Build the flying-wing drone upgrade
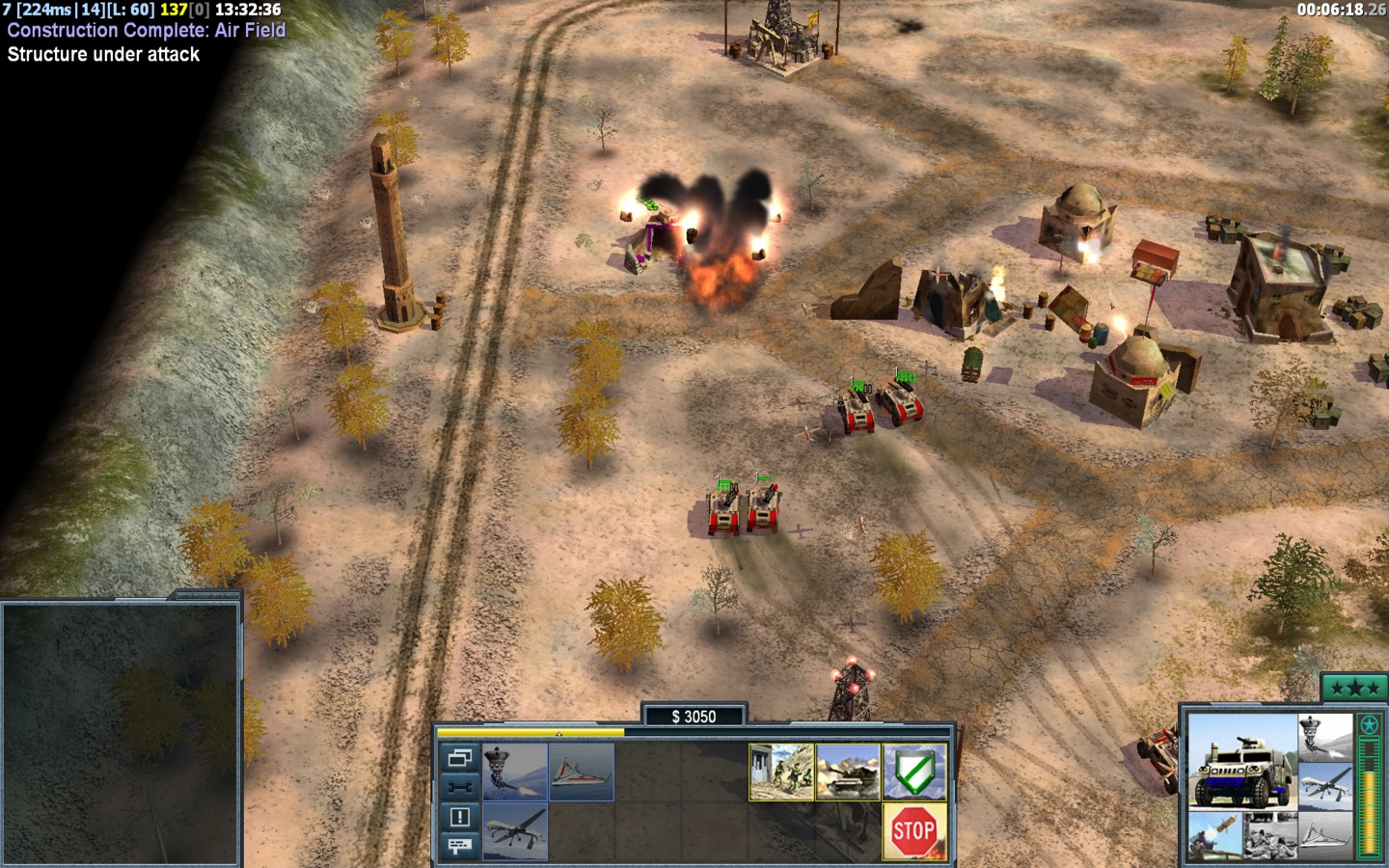The width and height of the screenshot is (1389, 868). pyautogui.click(x=582, y=772)
